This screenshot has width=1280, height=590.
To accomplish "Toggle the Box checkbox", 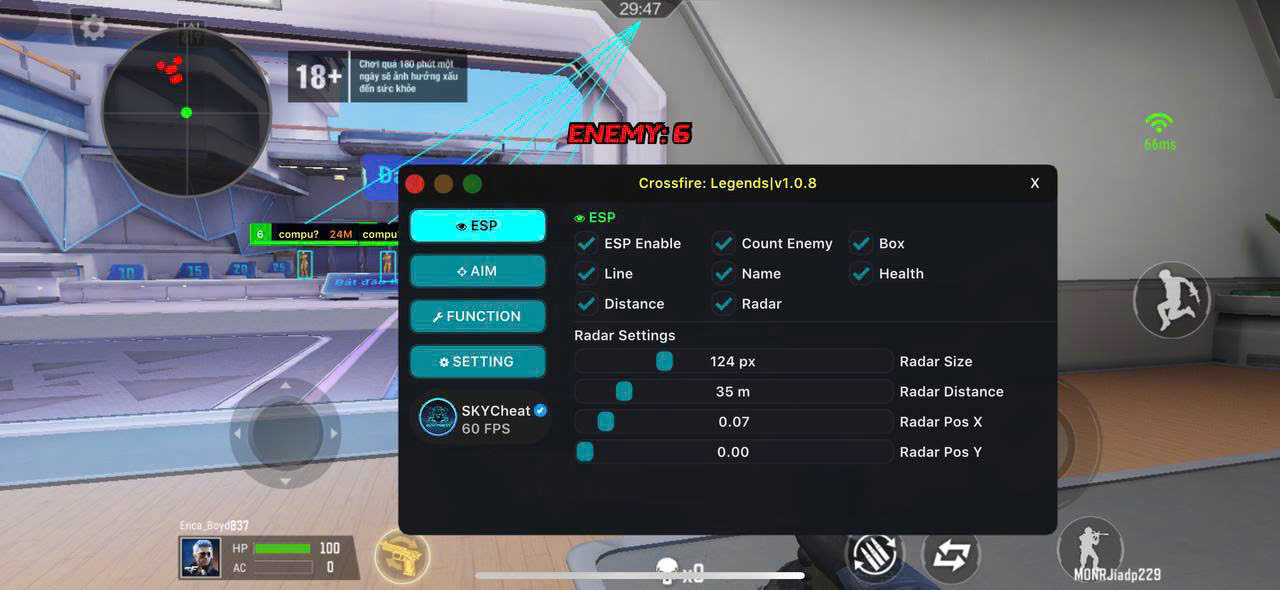I will (x=861, y=243).
